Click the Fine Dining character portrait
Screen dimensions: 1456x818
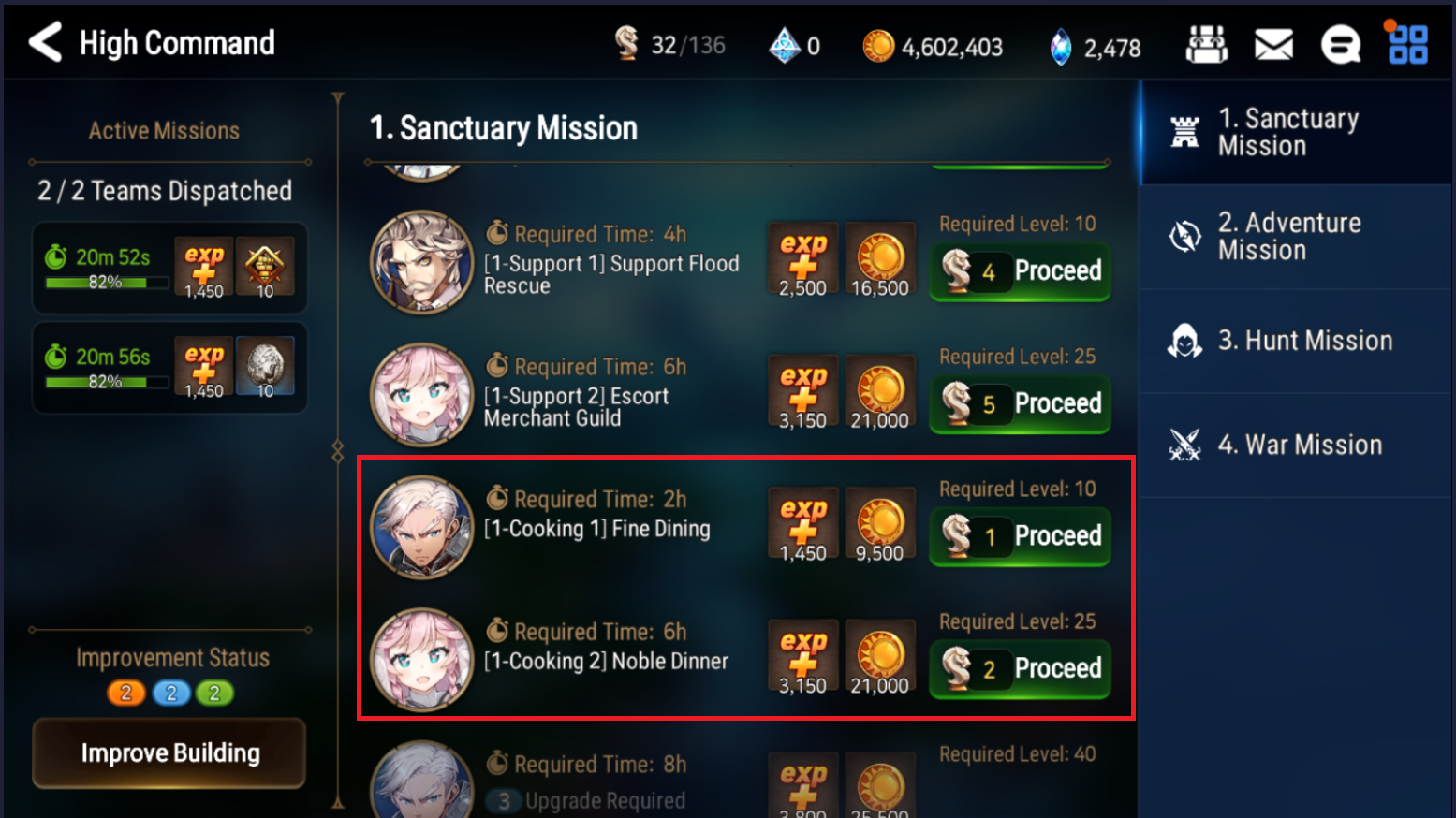422,528
